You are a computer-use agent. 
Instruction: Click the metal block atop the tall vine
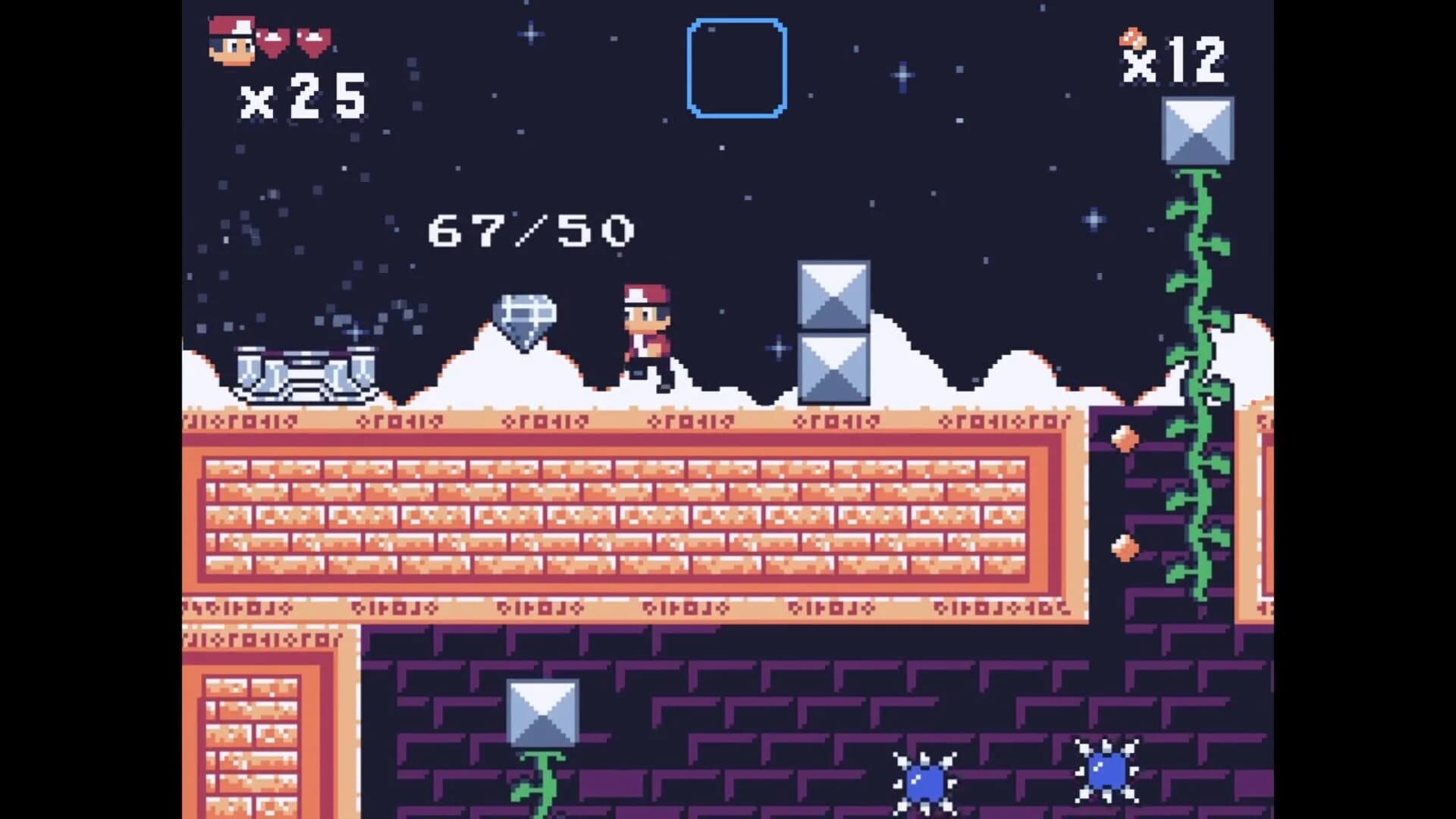tap(1197, 130)
